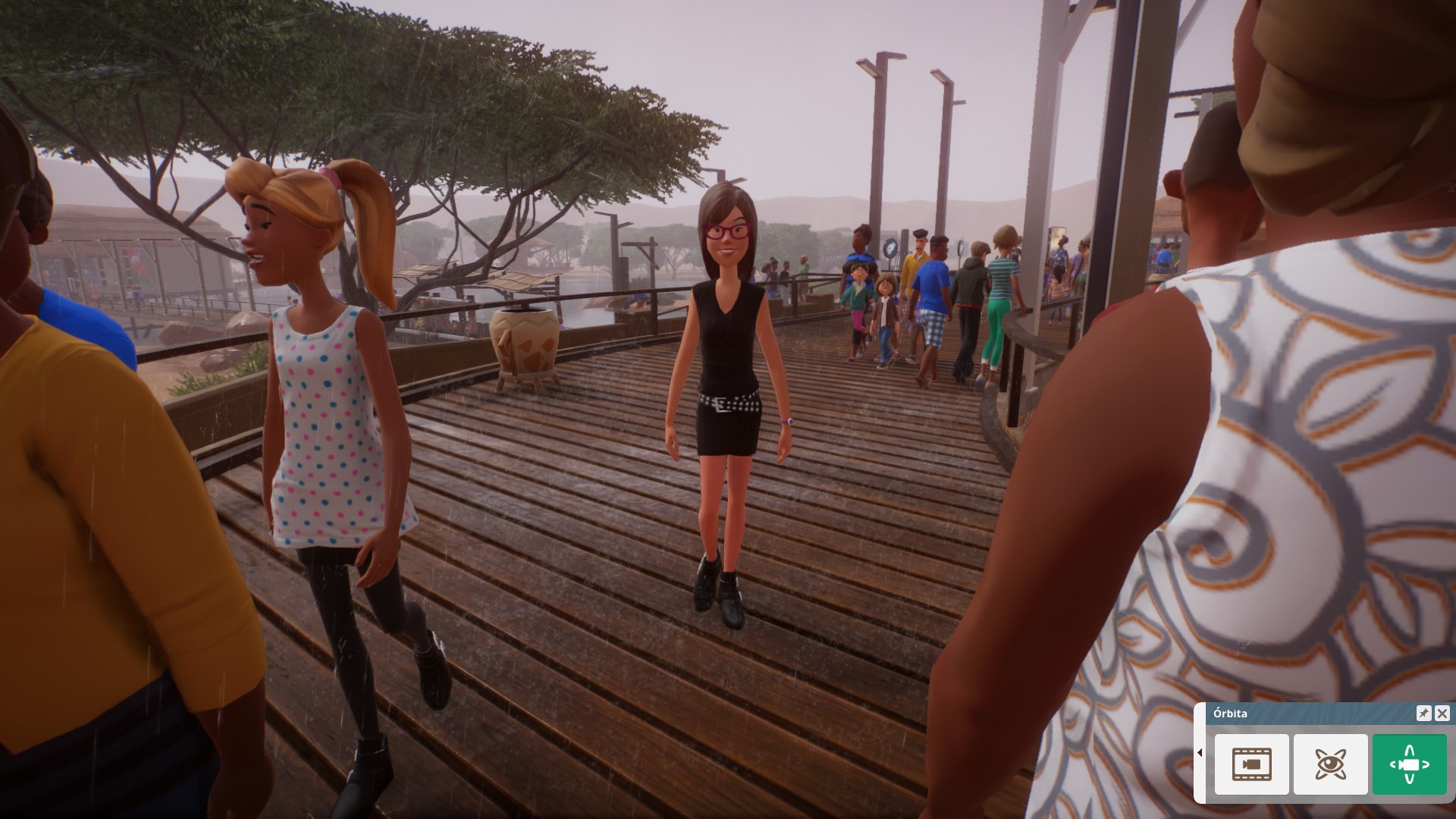Choose the green free-move camera mode
1456x819 pixels.
click(1409, 764)
